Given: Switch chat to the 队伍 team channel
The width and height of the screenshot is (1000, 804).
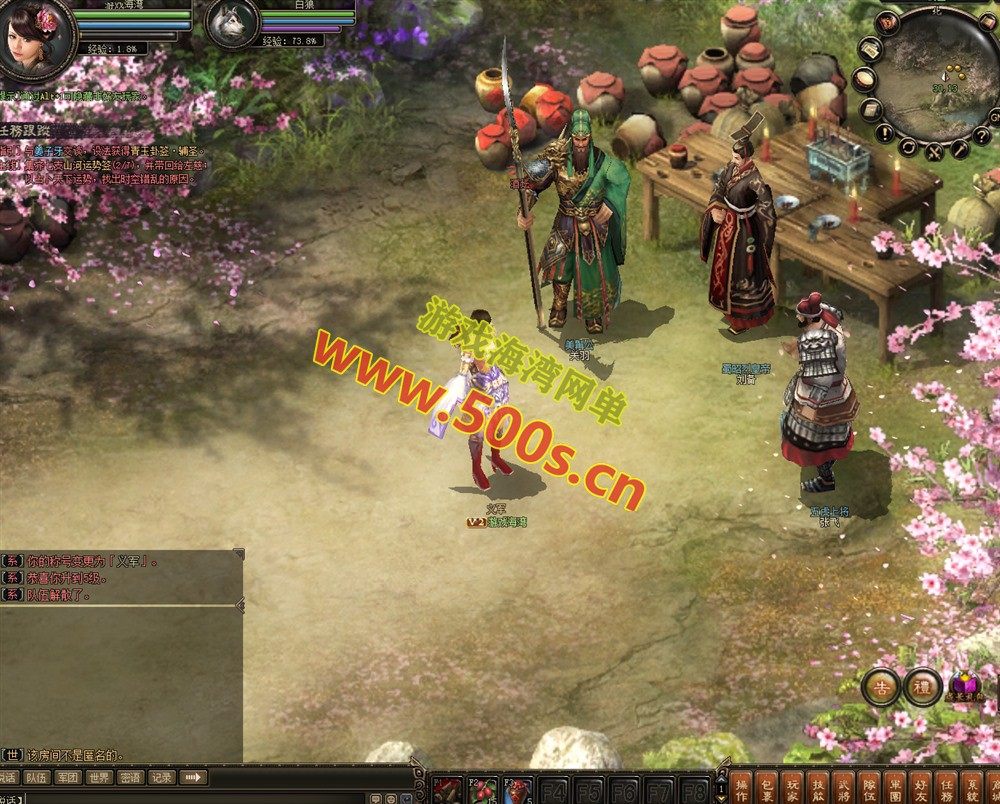Looking at the screenshot, I should 36,777.
